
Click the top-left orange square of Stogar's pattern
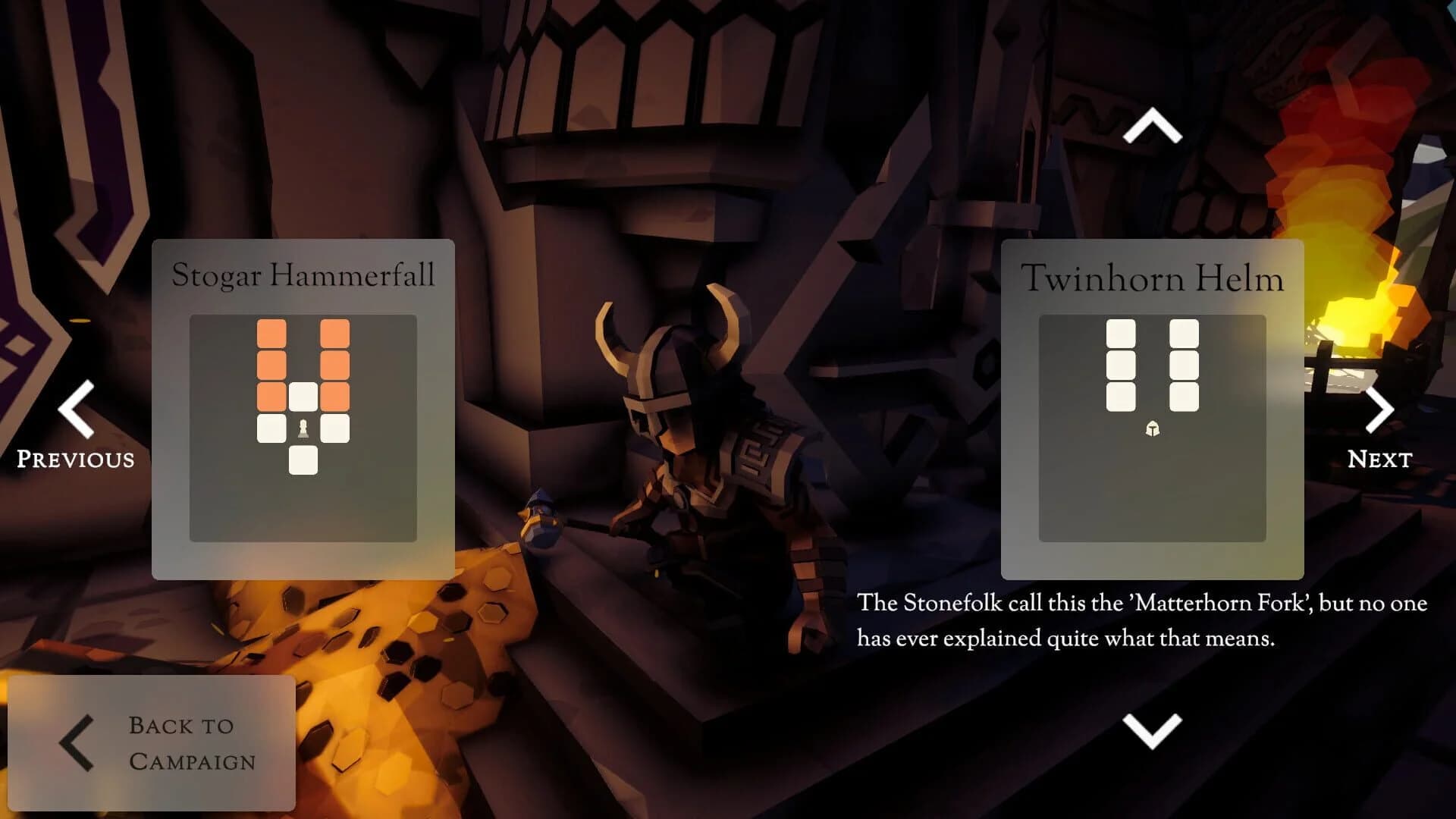271,332
